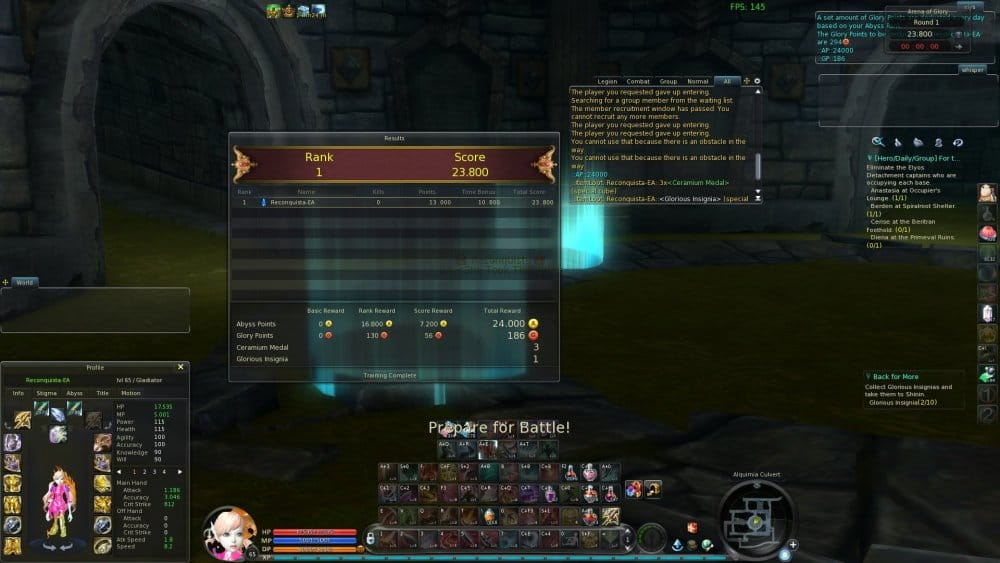
Task: Open the Abyss tab in Profile
Action: point(74,393)
